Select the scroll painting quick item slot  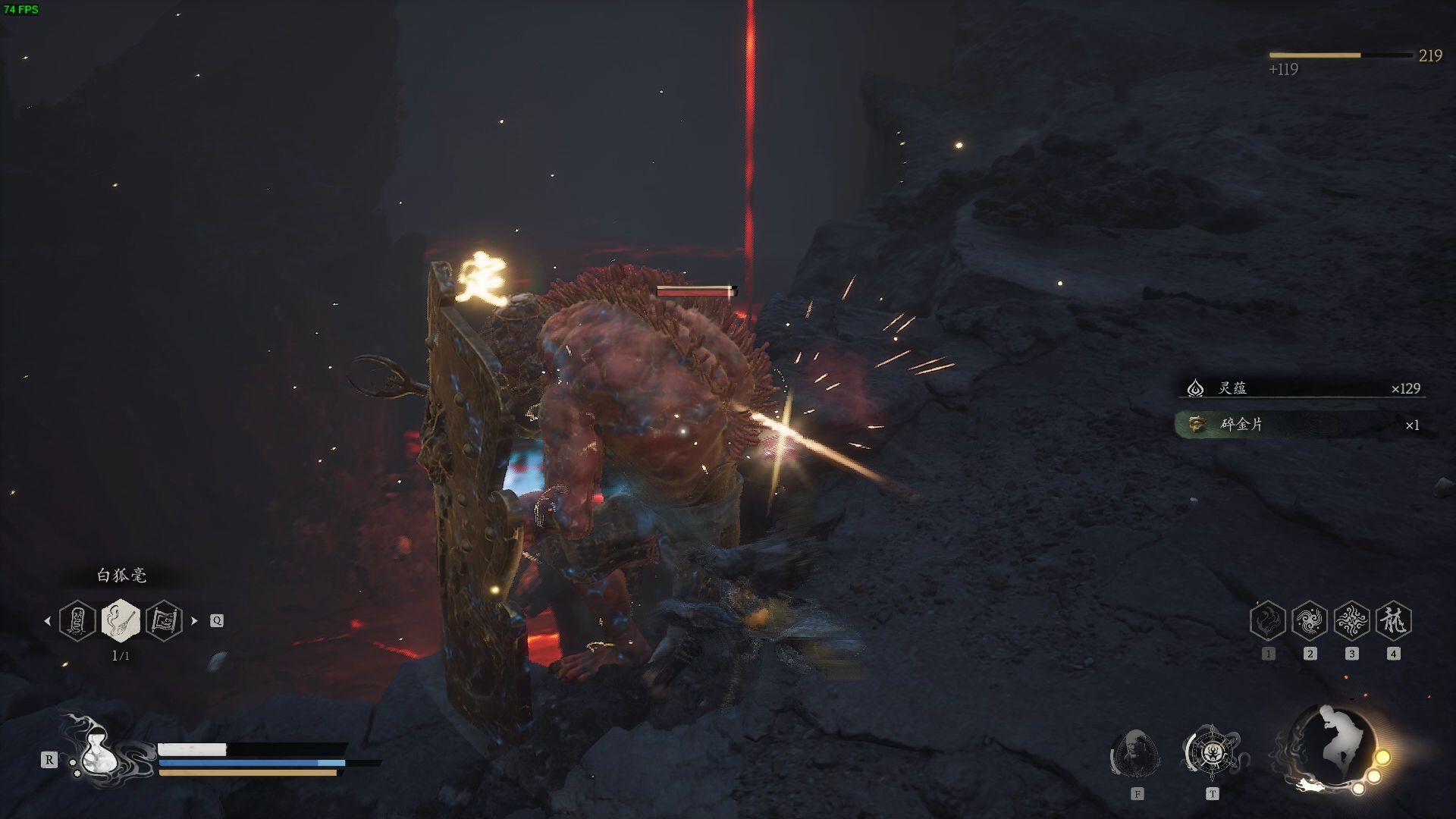point(164,620)
